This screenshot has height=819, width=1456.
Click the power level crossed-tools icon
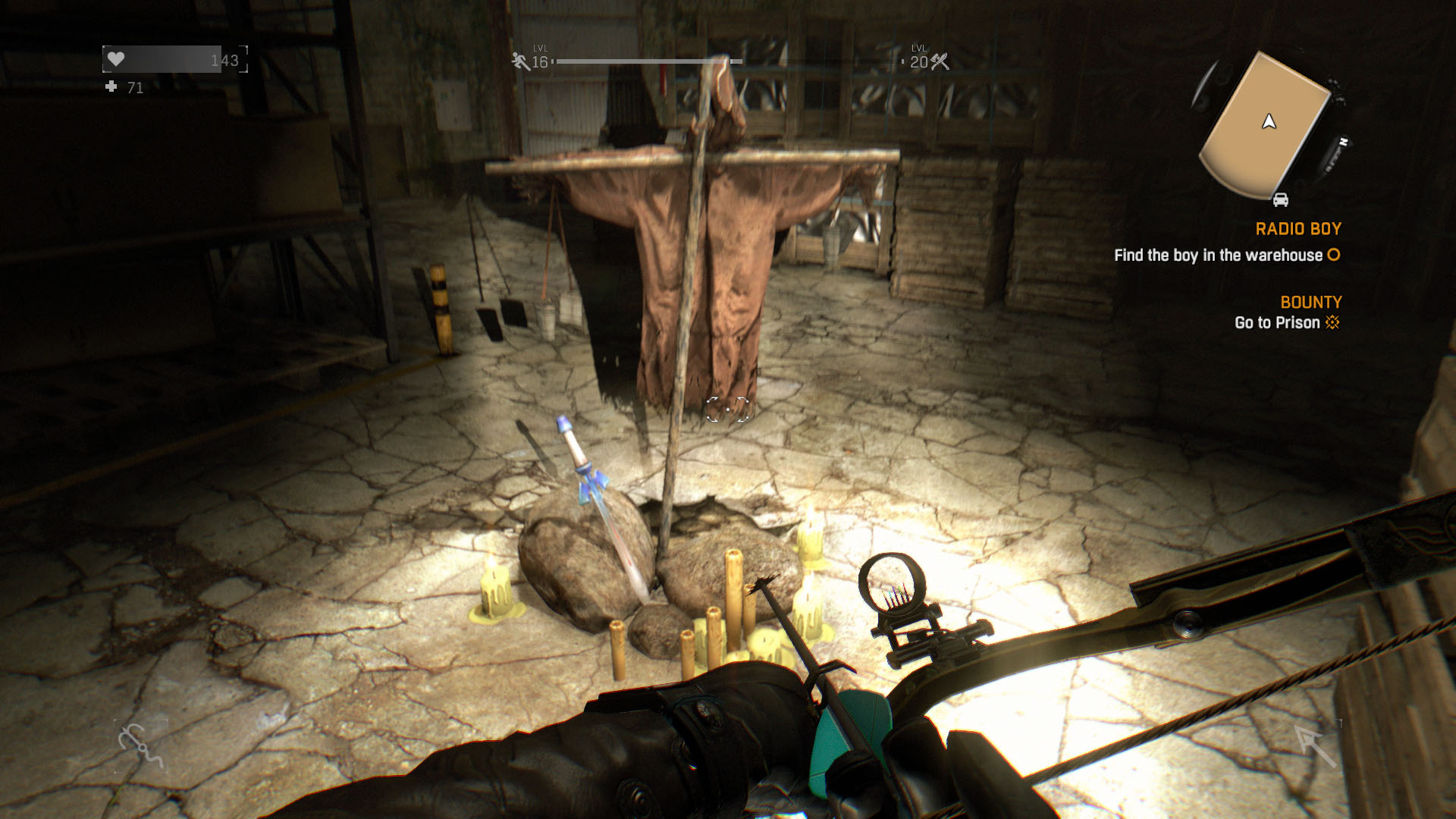pyautogui.click(x=940, y=61)
